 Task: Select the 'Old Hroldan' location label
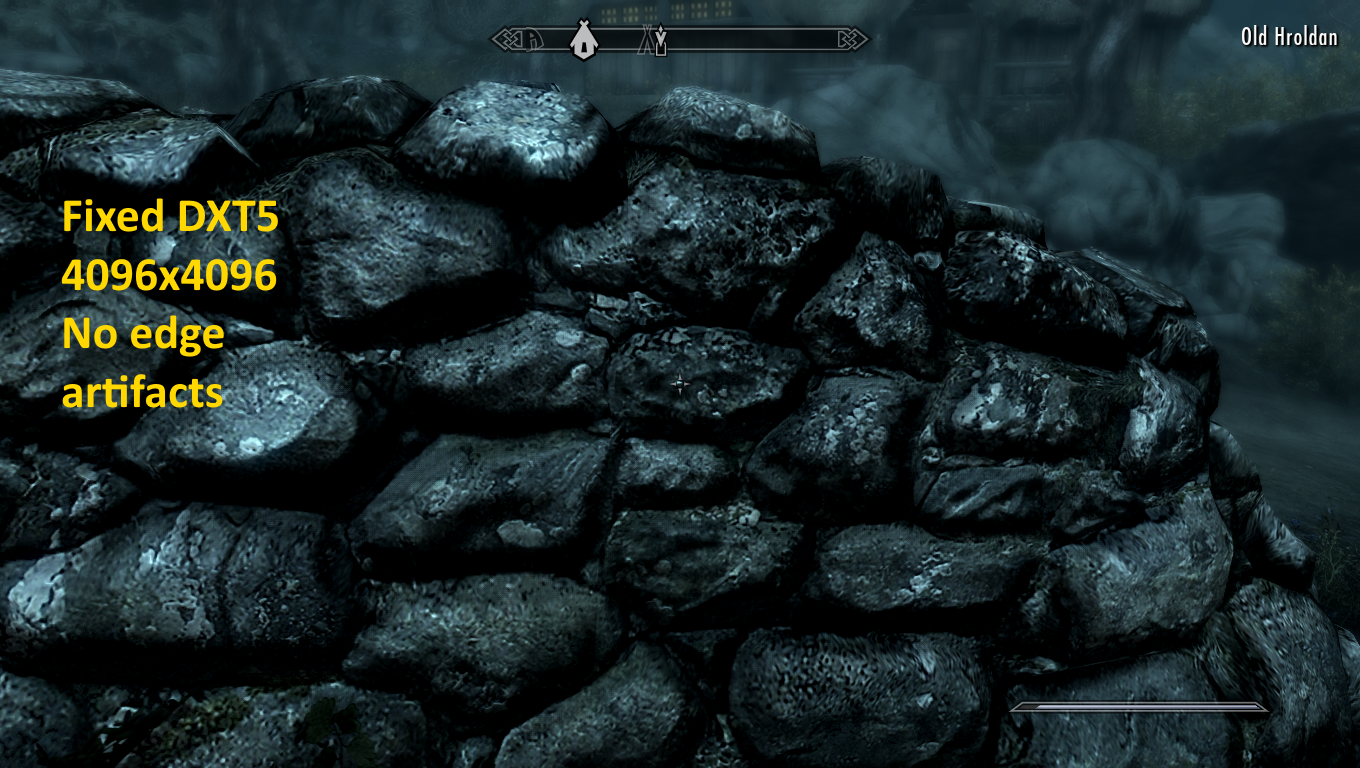coord(1289,37)
